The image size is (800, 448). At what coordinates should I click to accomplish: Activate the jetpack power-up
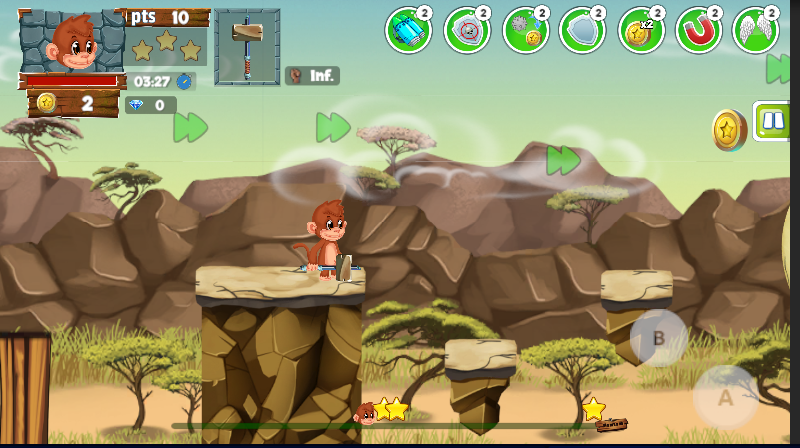(x=407, y=30)
